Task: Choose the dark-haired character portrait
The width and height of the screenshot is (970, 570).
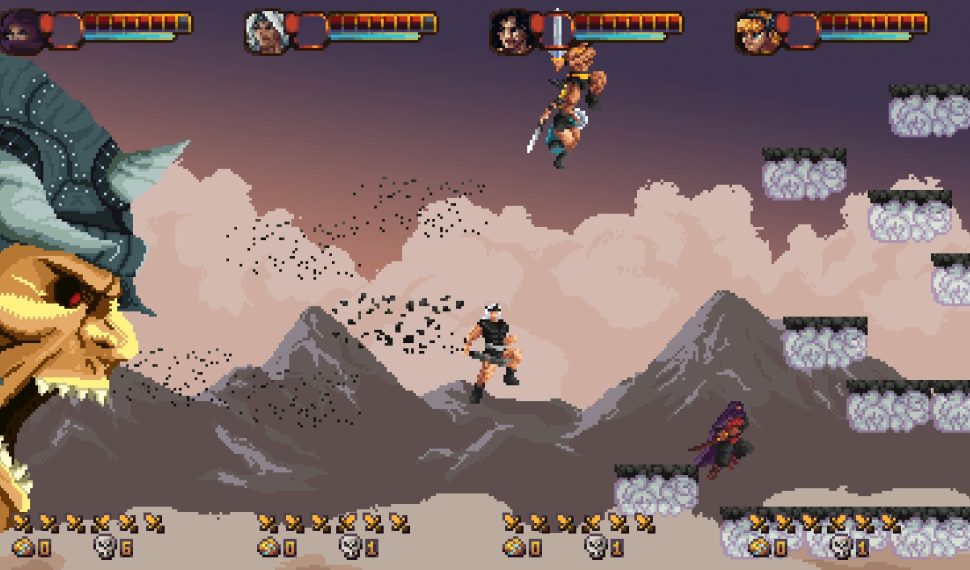Action: pos(510,32)
